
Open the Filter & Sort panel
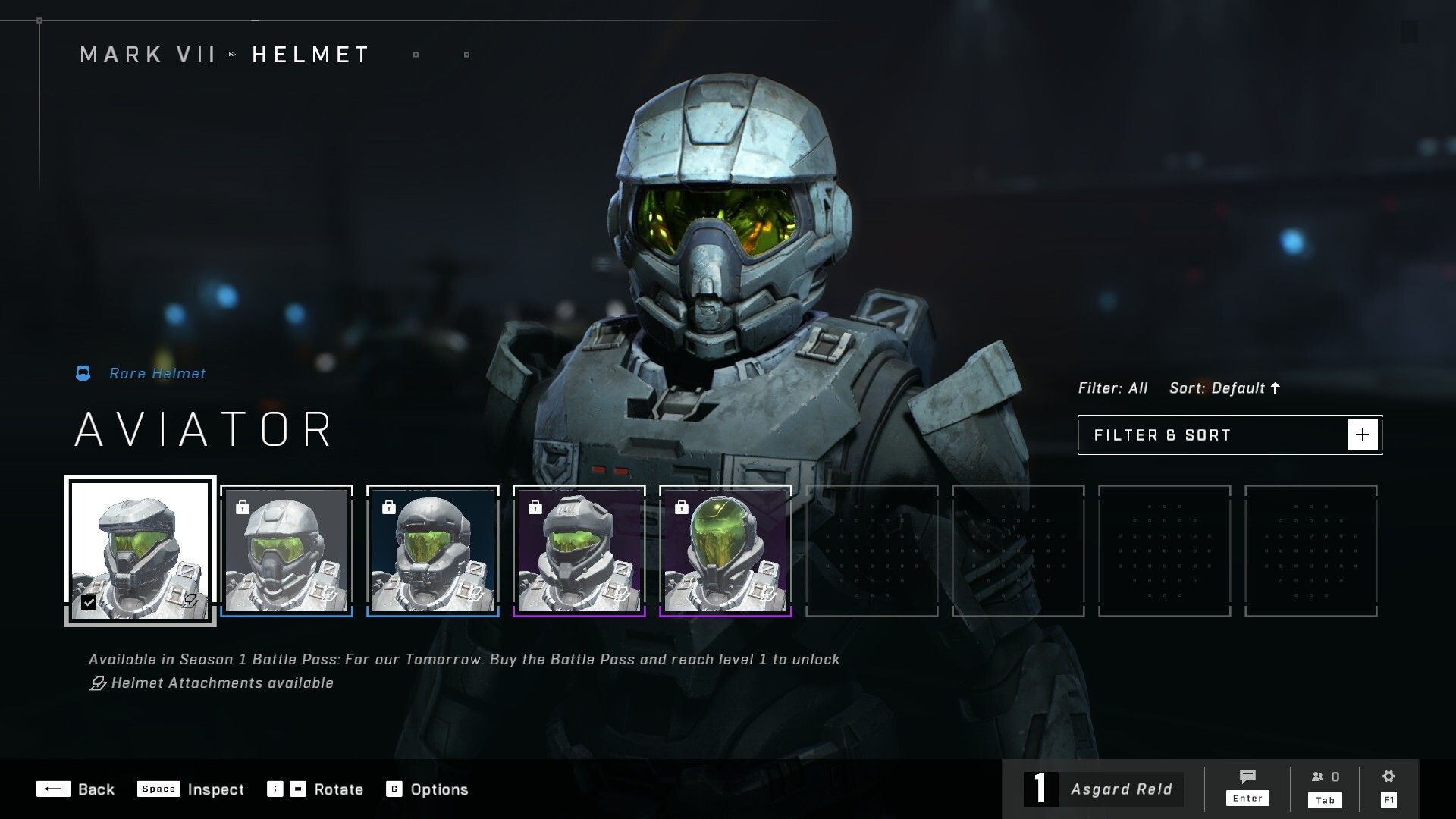(1229, 435)
